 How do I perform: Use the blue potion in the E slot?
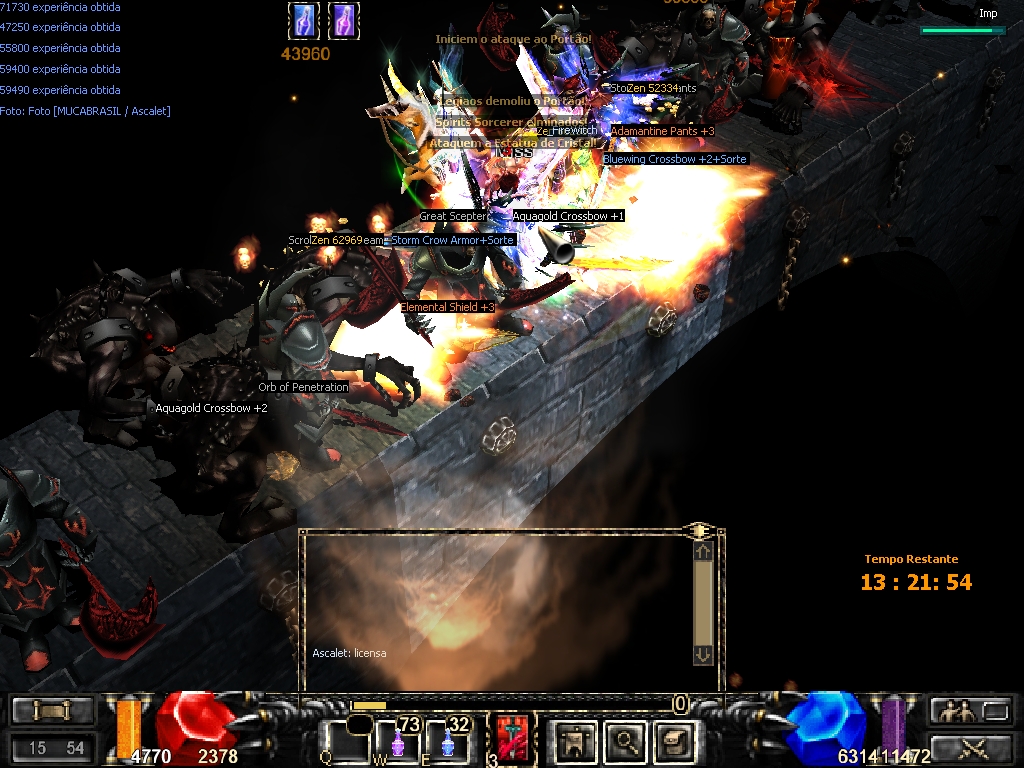click(x=447, y=742)
